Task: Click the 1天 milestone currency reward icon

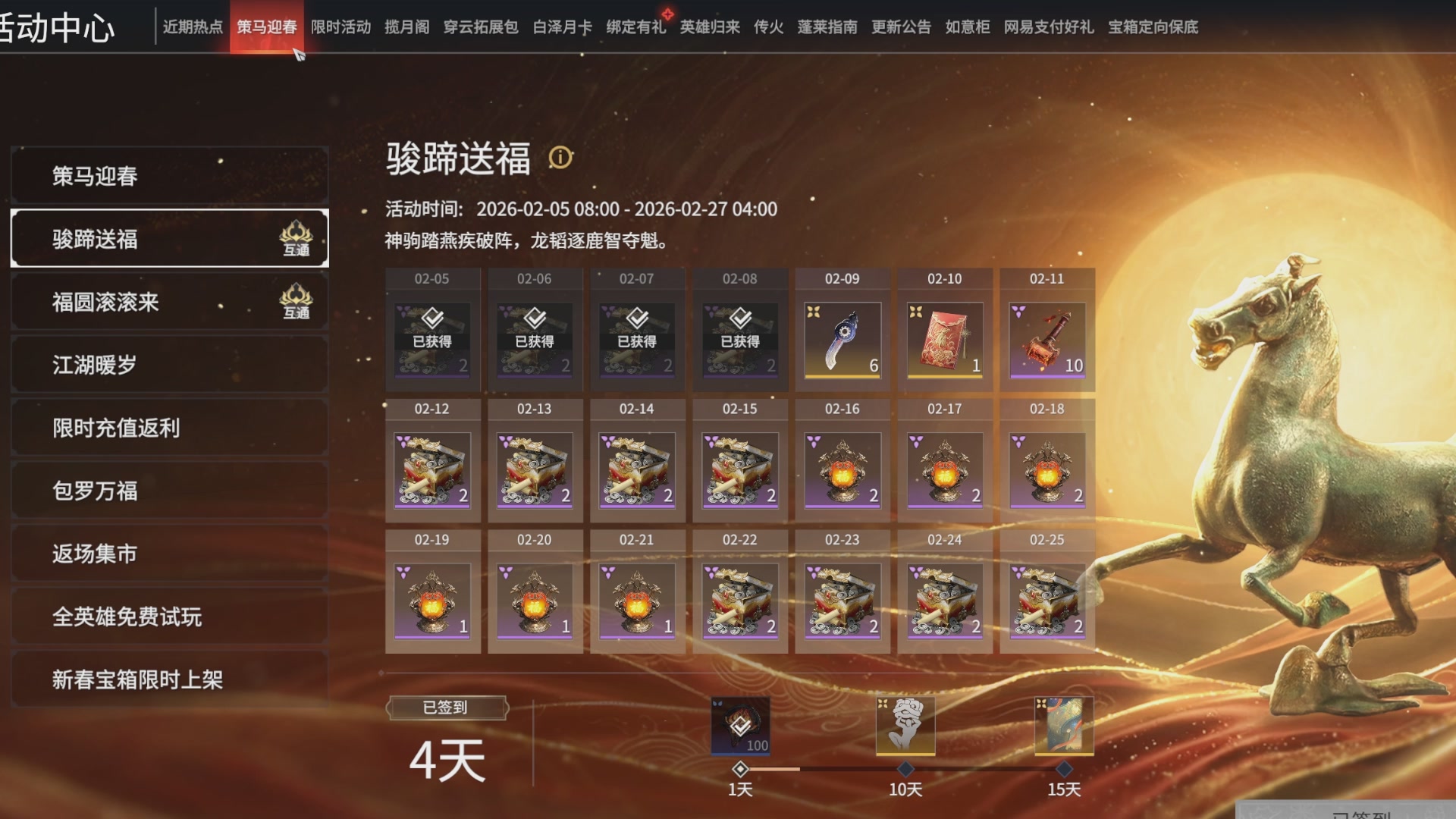Action: [739, 726]
